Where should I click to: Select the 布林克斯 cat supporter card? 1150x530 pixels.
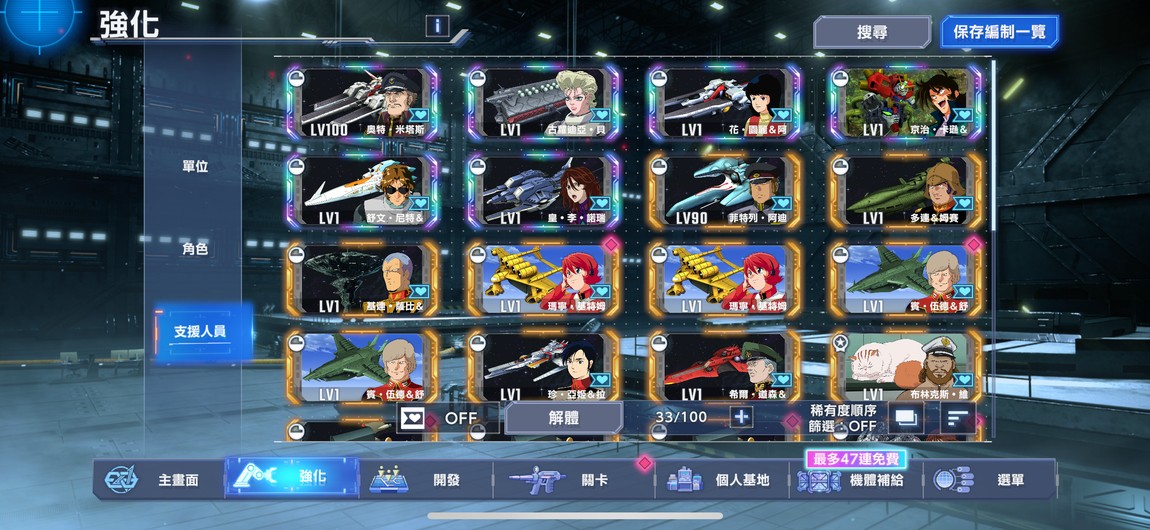tap(906, 367)
